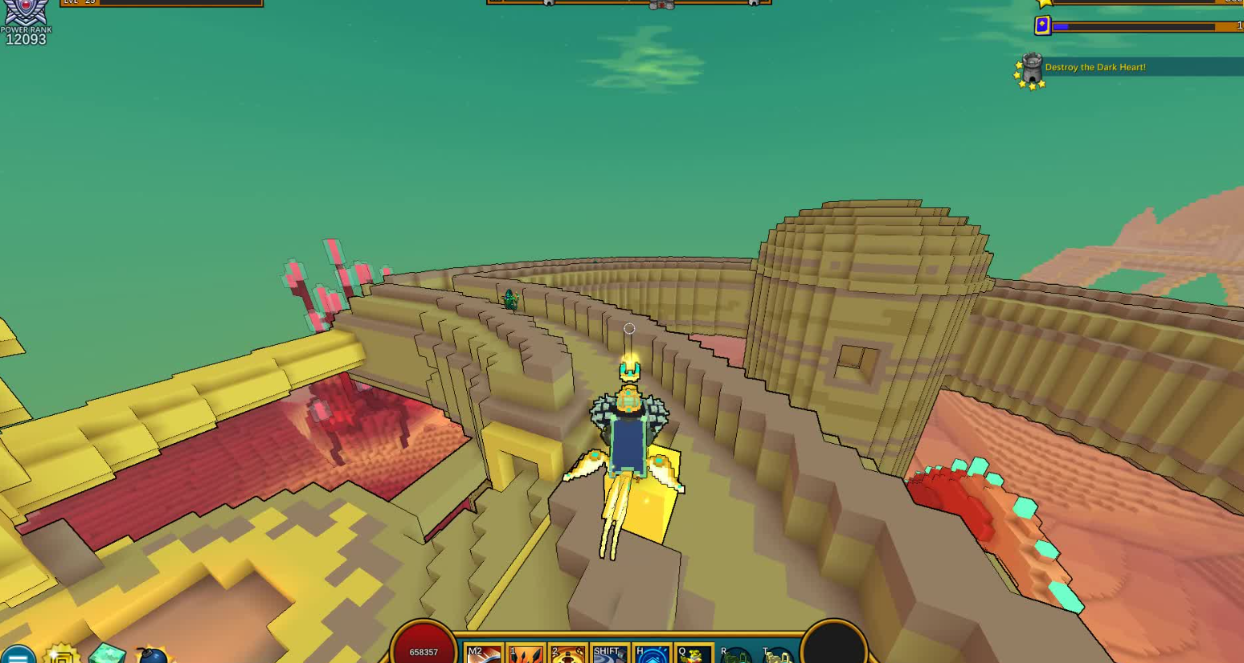Select the blue H hotbar icon
Viewport: 1244px width, 663px height.
tap(652, 654)
